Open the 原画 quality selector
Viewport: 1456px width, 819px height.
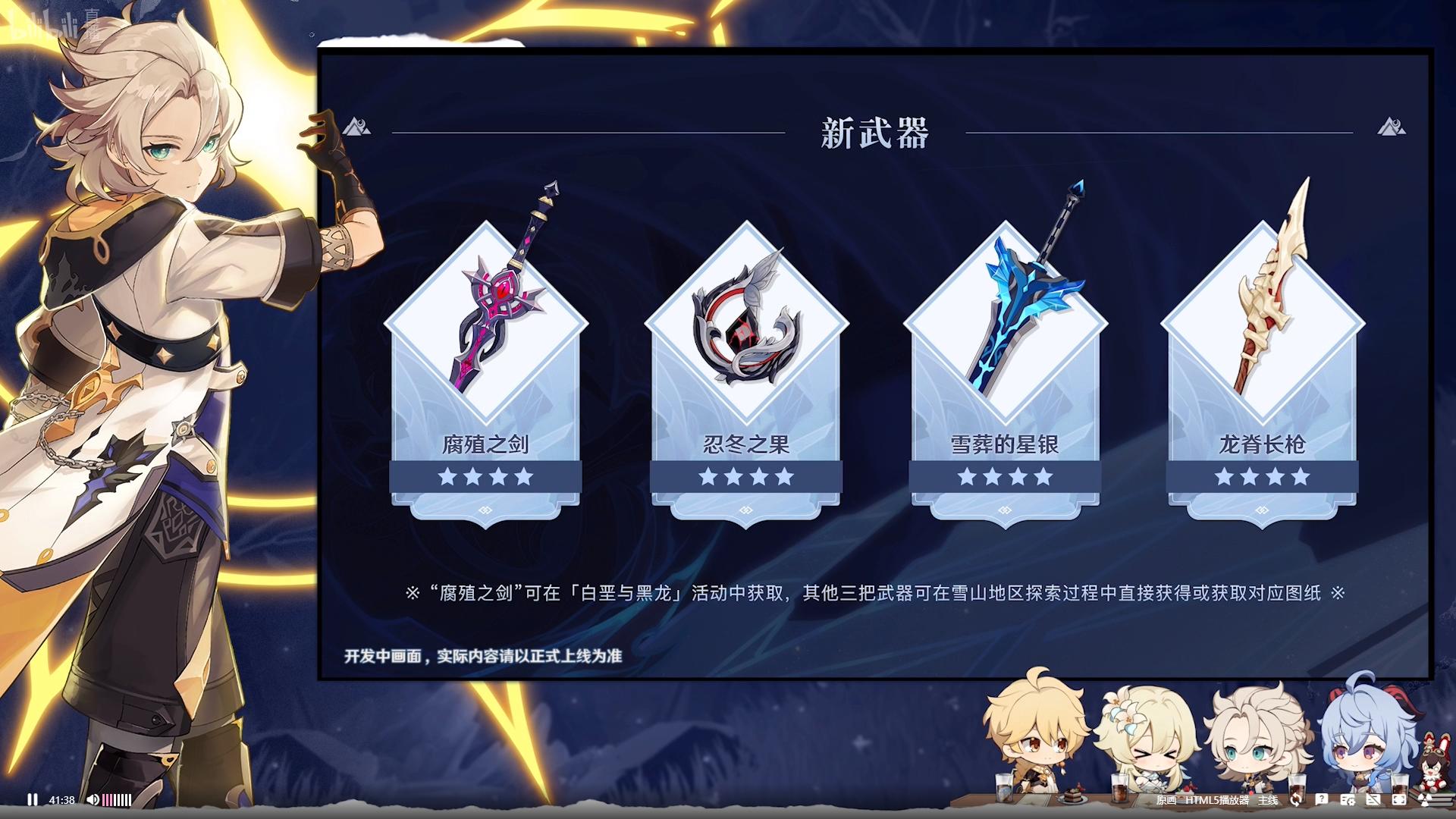tap(1166, 800)
